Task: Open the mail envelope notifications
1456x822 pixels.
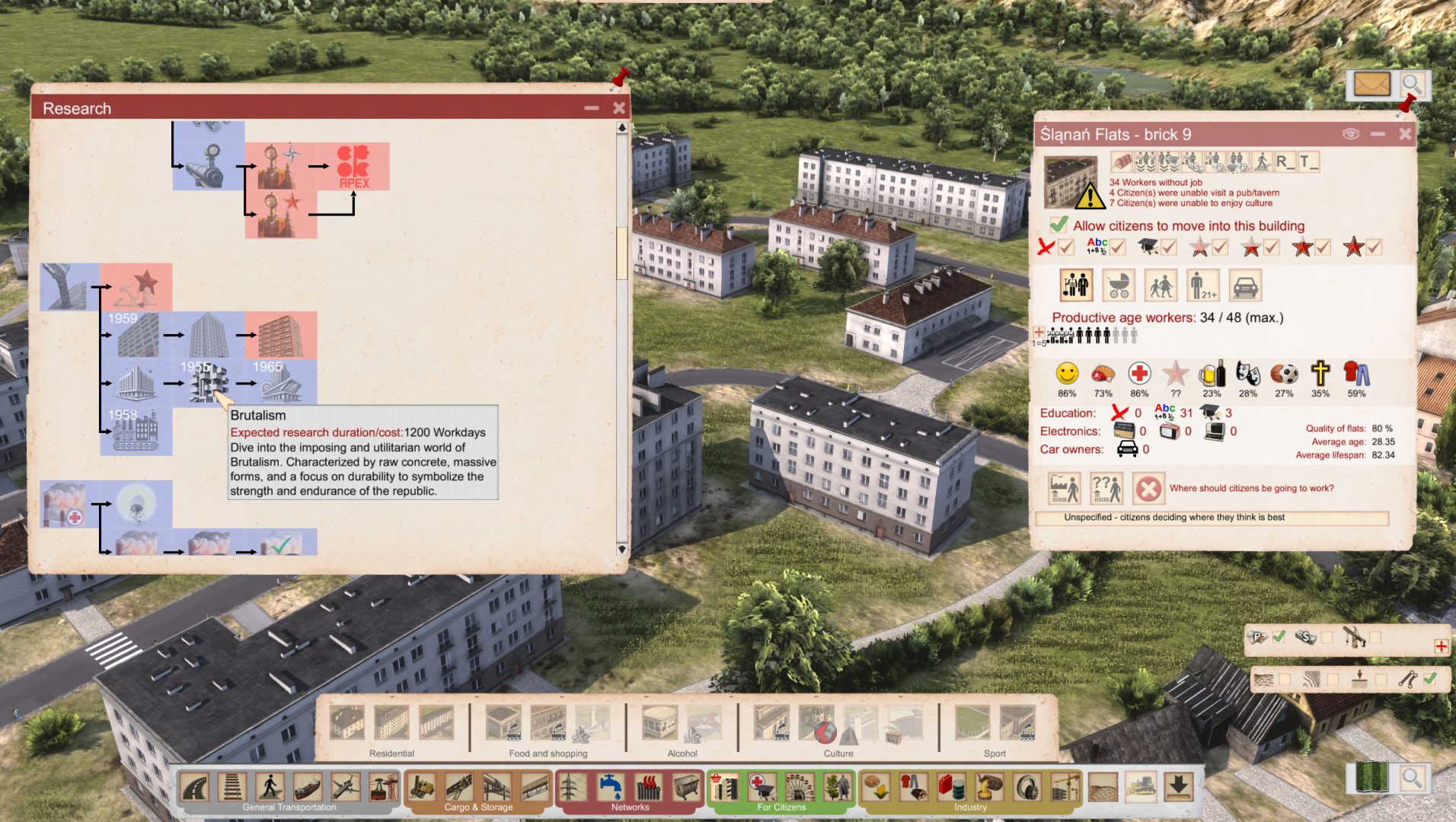Action: coord(1371,84)
